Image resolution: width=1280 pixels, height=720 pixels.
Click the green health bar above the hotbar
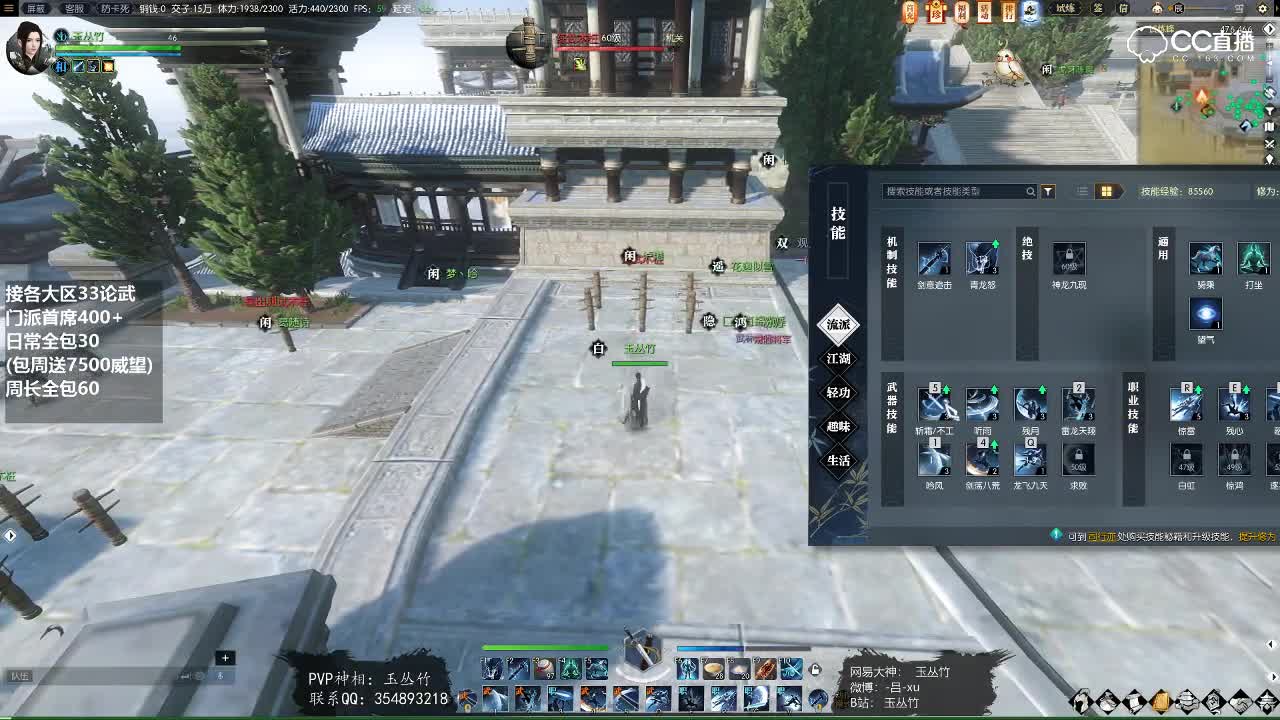545,646
